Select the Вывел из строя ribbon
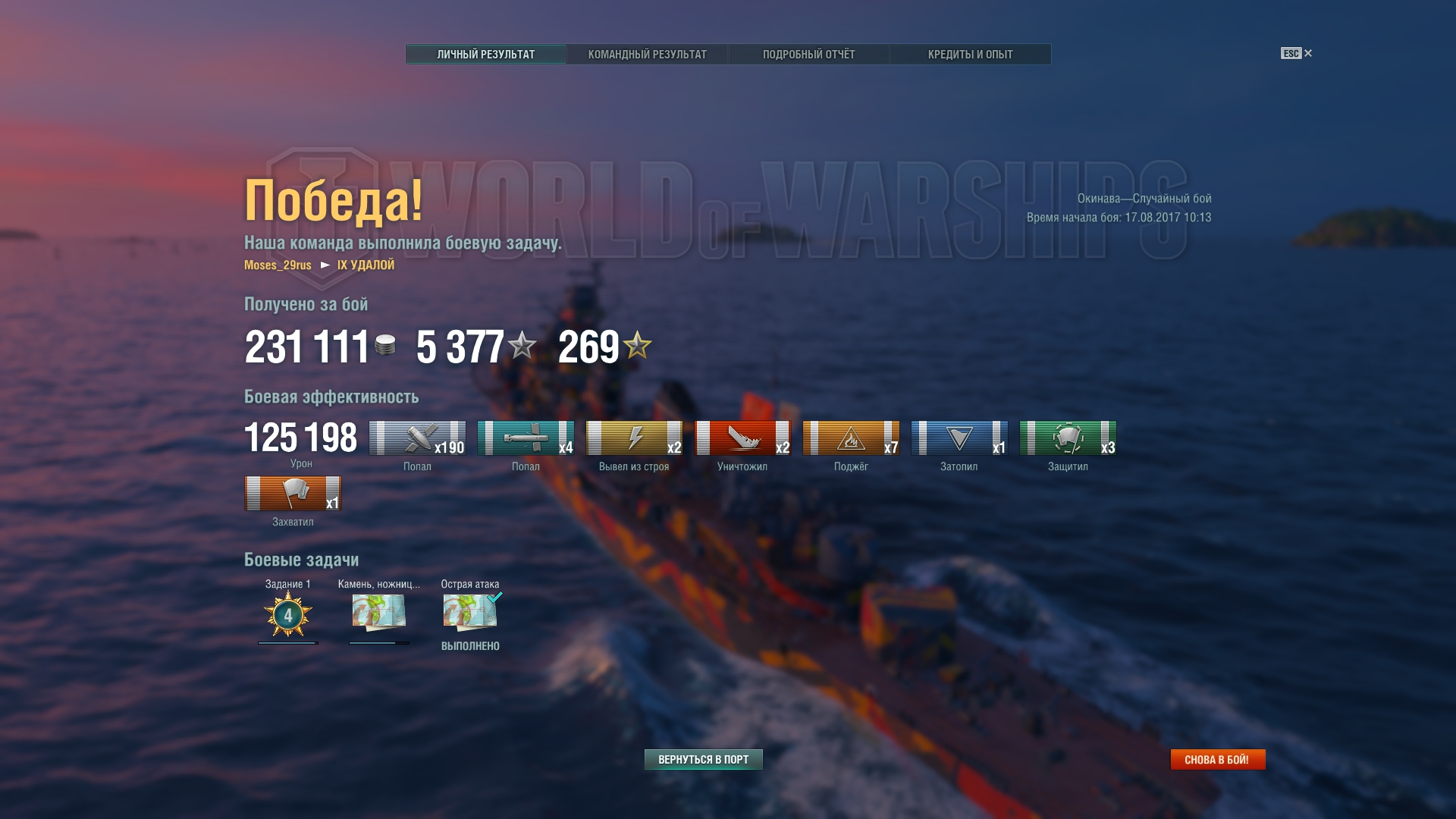This screenshot has height=819, width=1456. tap(634, 438)
